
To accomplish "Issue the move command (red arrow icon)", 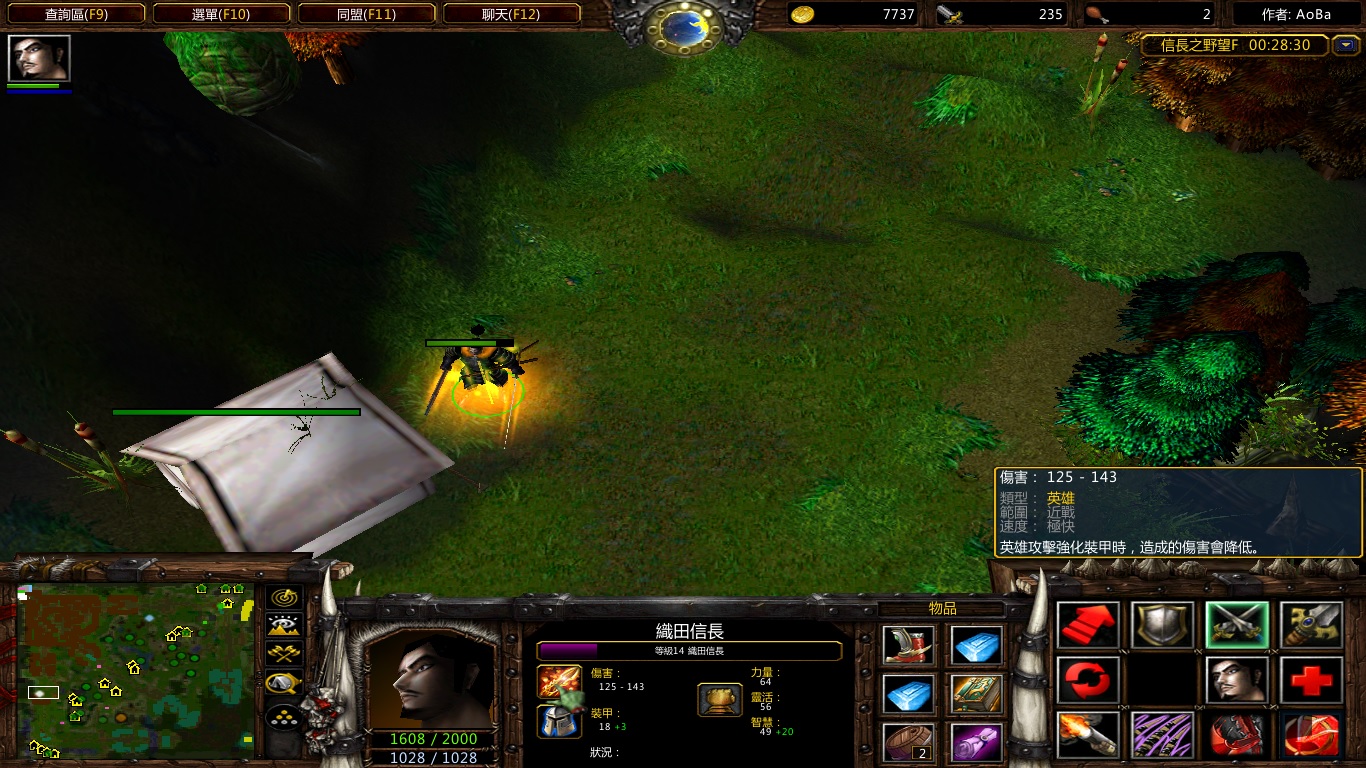I will 1088,626.
